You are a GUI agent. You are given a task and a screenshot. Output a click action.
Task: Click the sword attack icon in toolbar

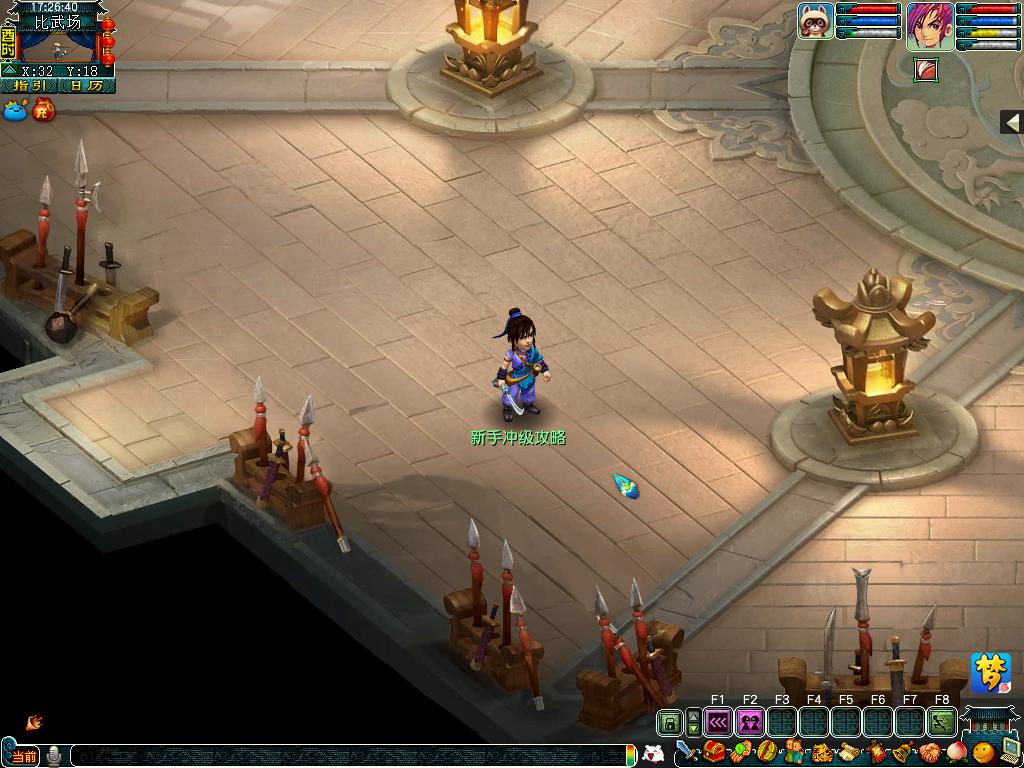pyautogui.click(x=686, y=752)
